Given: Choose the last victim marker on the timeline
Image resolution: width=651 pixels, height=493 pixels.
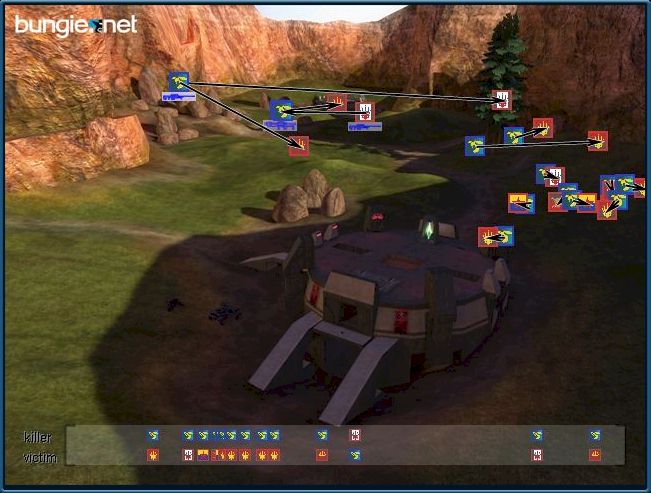Looking at the screenshot, I should [x=595, y=455].
